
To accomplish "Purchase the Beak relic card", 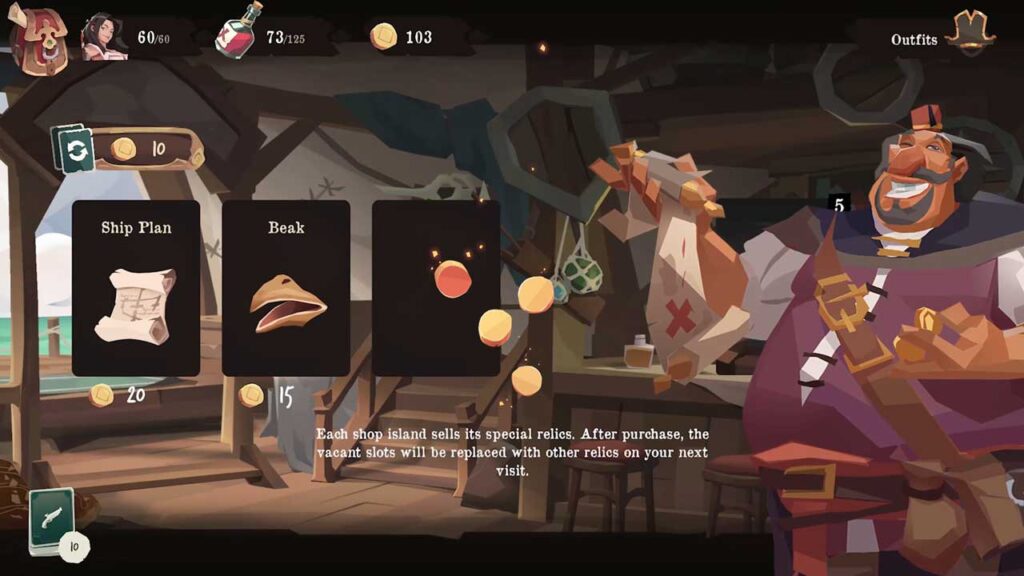I will point(286,288).
